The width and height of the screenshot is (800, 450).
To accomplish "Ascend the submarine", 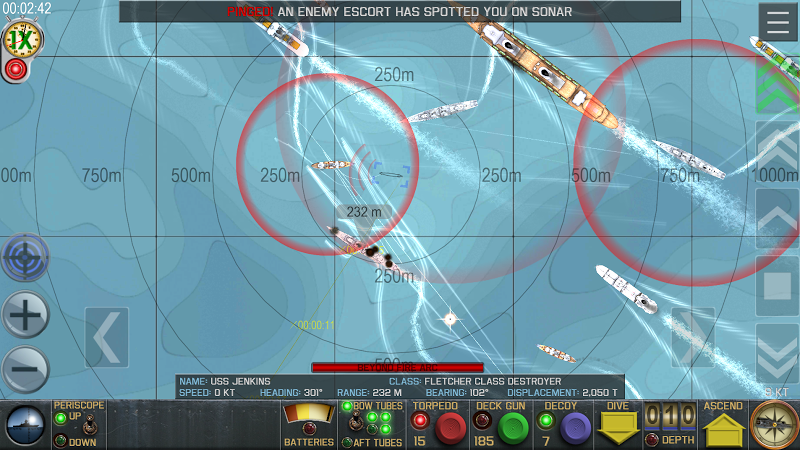I will coord(722,429).
